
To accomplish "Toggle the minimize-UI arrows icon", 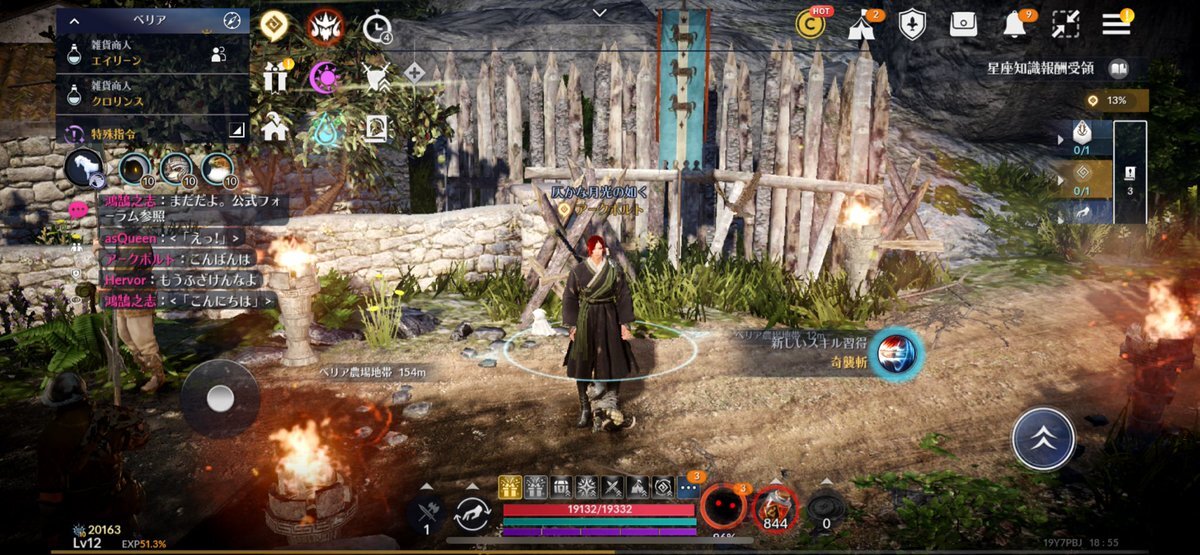I will pos(1066,24).
